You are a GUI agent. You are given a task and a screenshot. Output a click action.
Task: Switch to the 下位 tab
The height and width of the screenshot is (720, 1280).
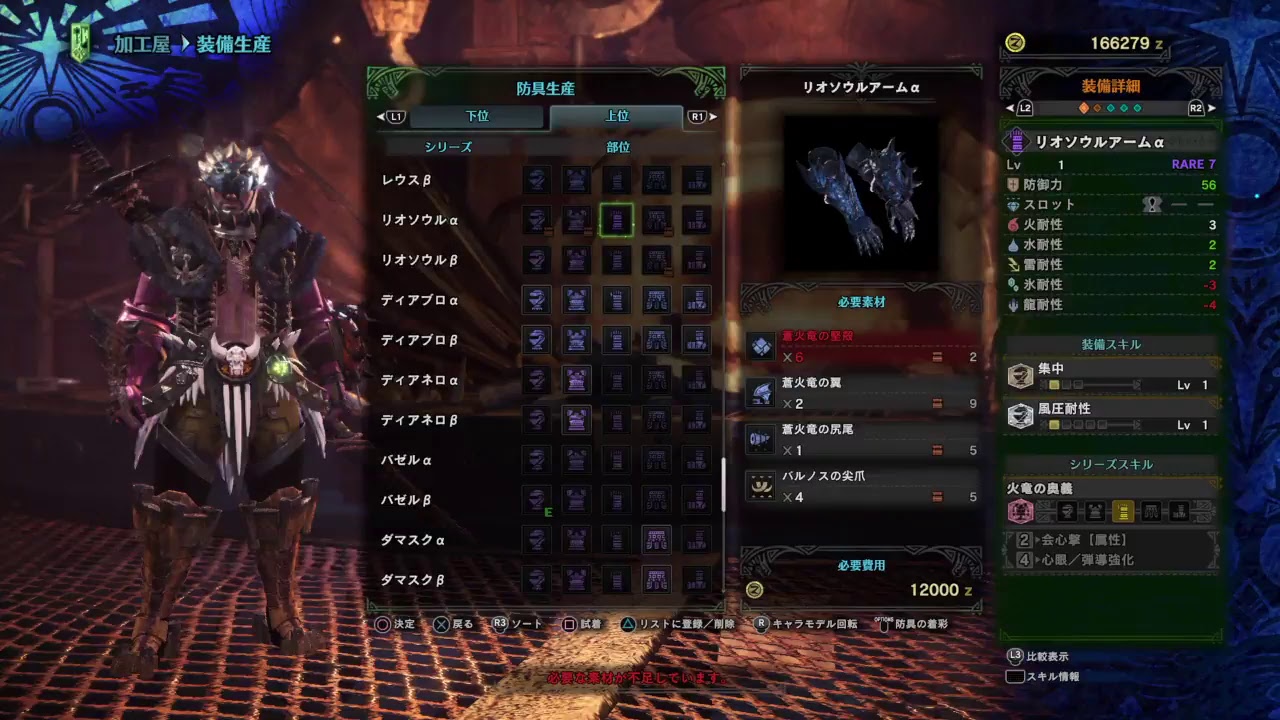[x=478, y=117]
